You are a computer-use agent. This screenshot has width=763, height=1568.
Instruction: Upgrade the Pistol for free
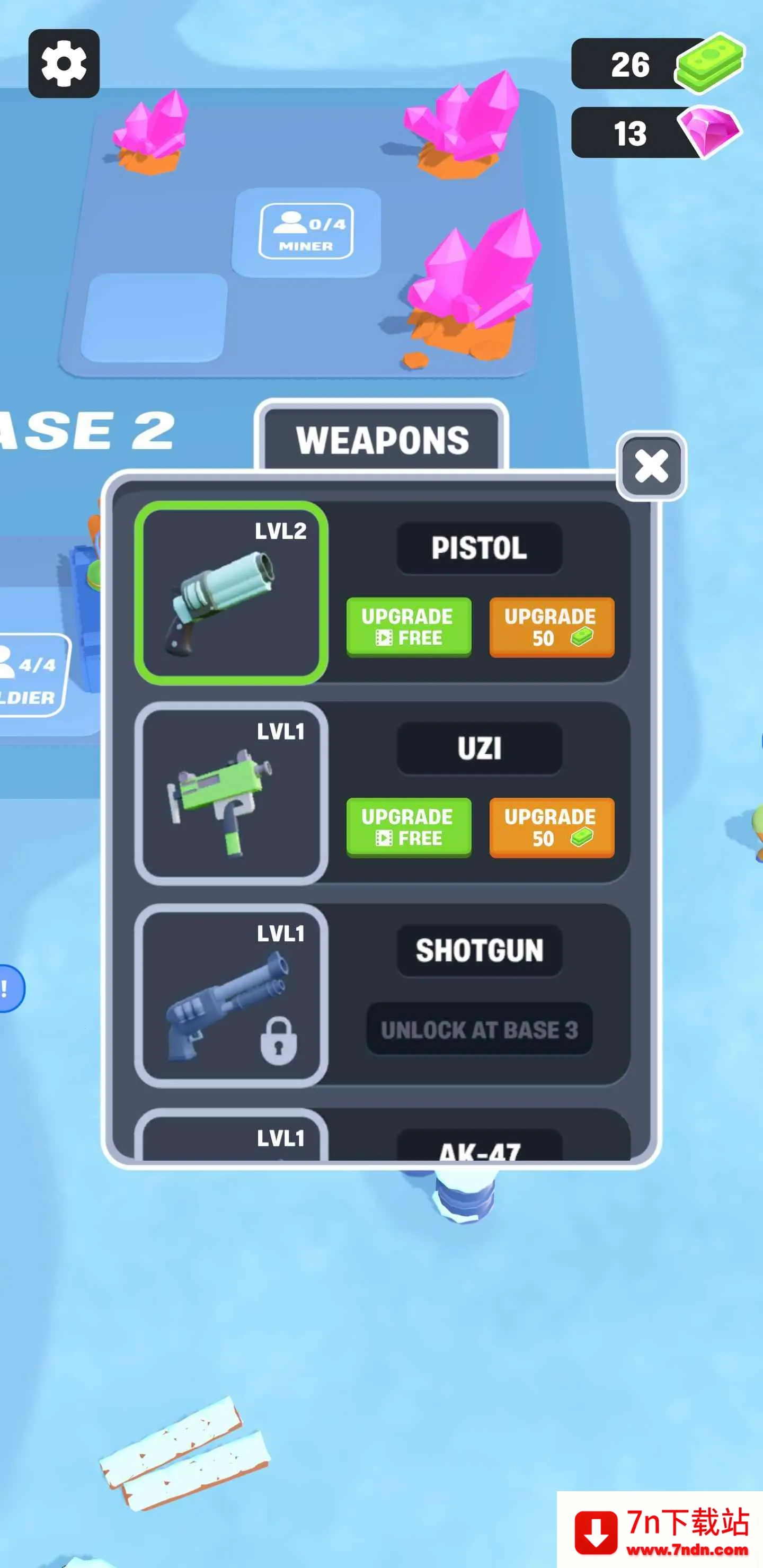tap(409, 628)
